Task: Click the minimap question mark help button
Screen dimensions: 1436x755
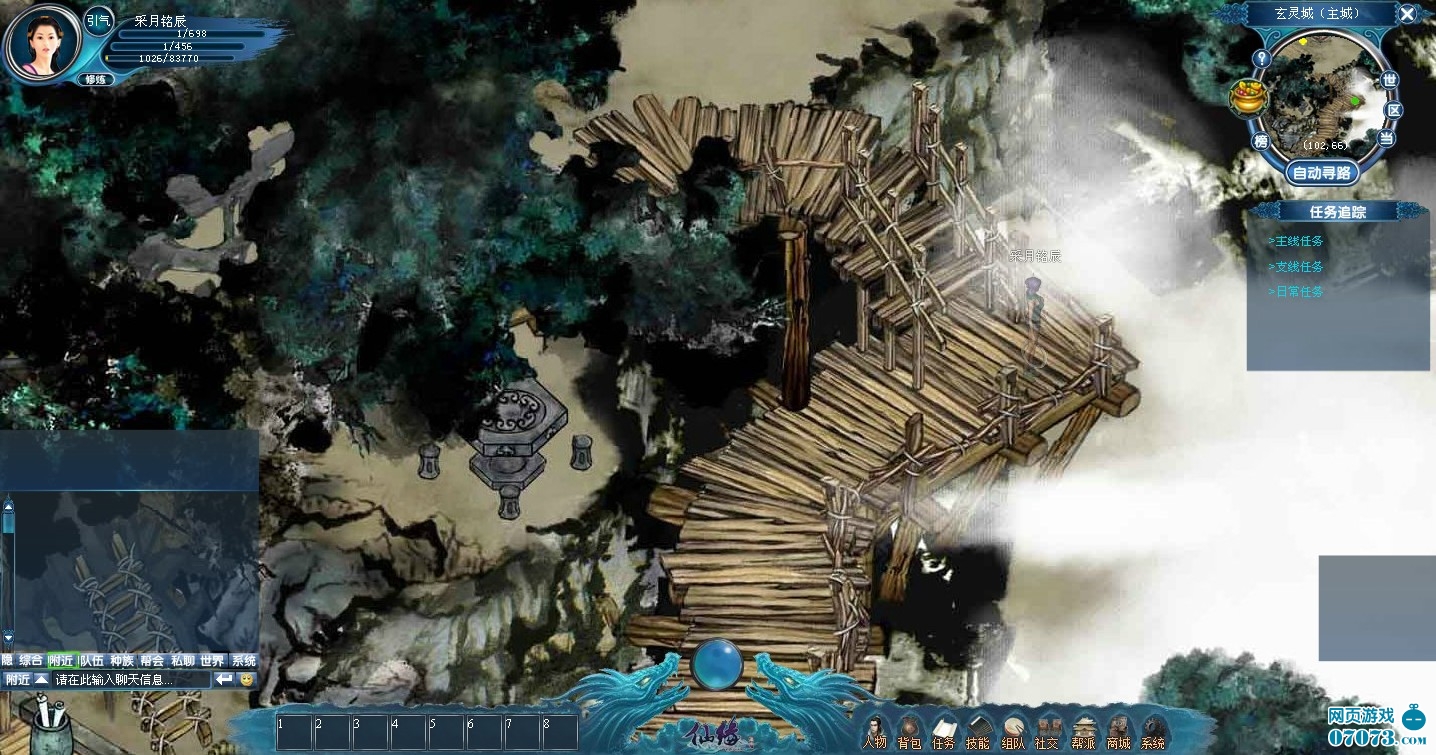Action: point(1262,58)
